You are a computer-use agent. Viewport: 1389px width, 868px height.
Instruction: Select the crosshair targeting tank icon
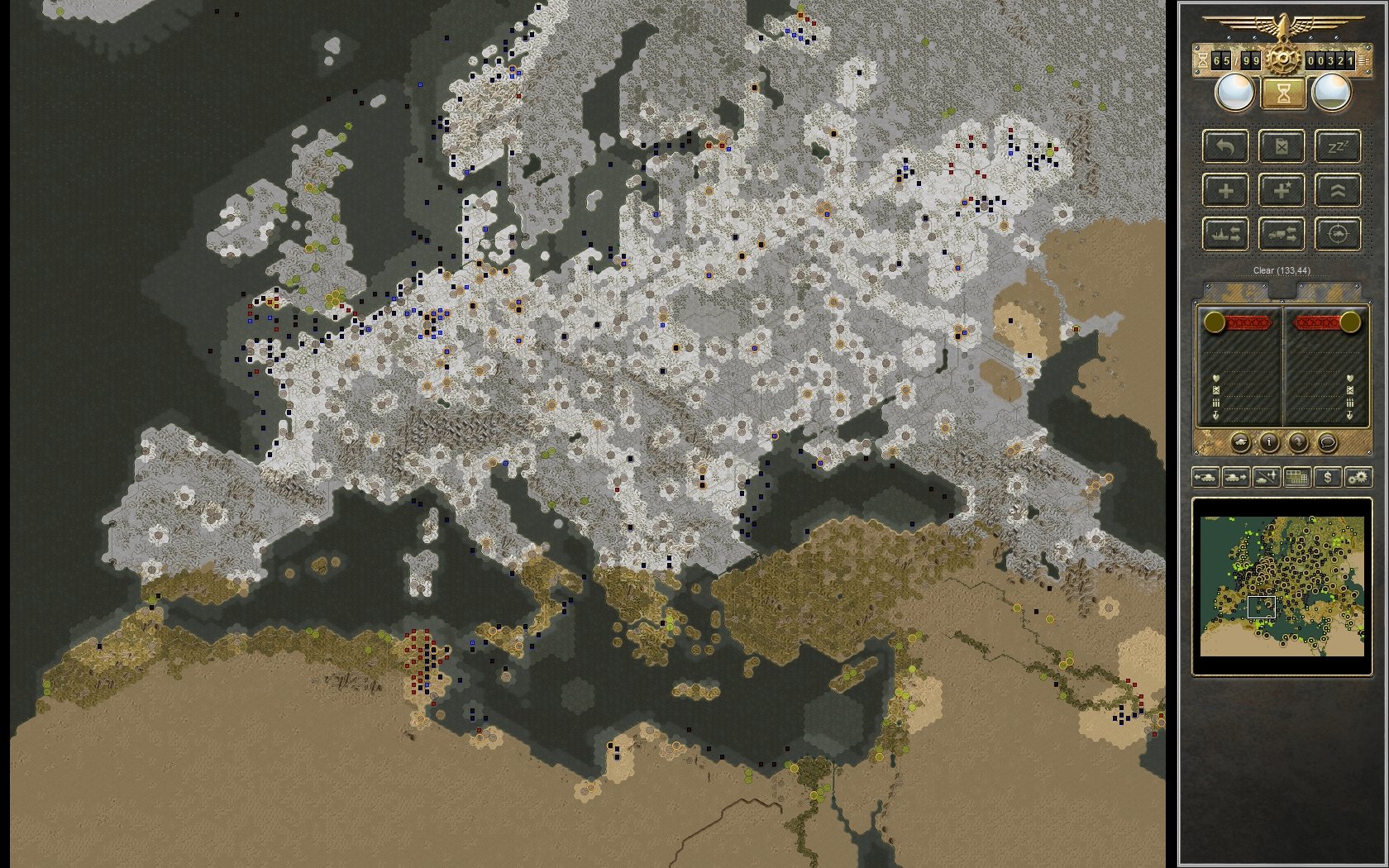pos(1337,235)
